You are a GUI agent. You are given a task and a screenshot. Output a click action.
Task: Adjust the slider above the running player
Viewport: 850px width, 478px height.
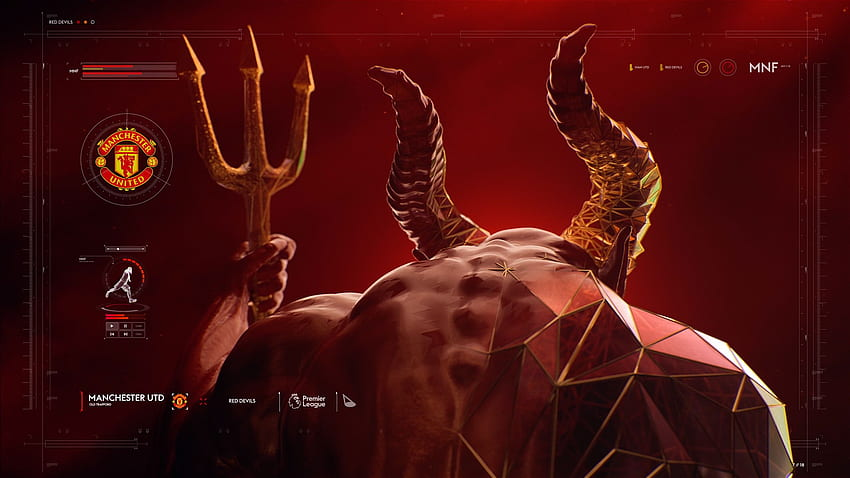[x=118, y=249]
